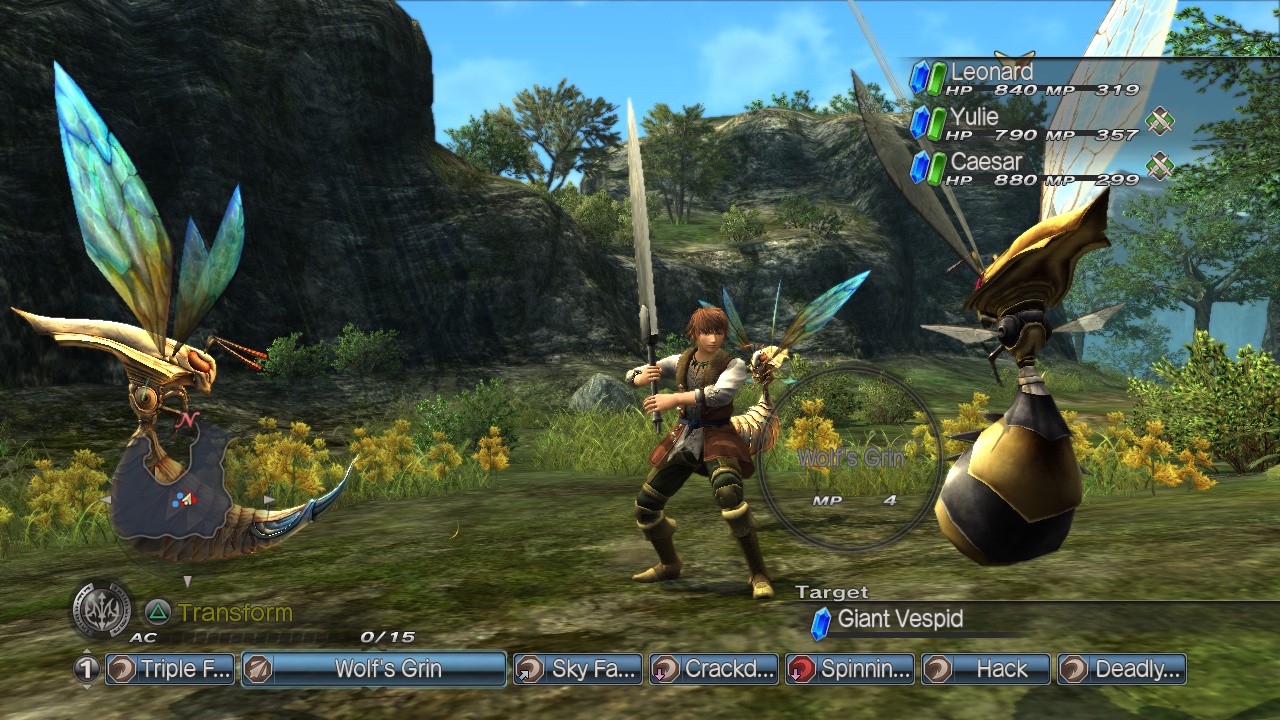
Task: Click the Transform knight emblem icon
Action: 100,610
